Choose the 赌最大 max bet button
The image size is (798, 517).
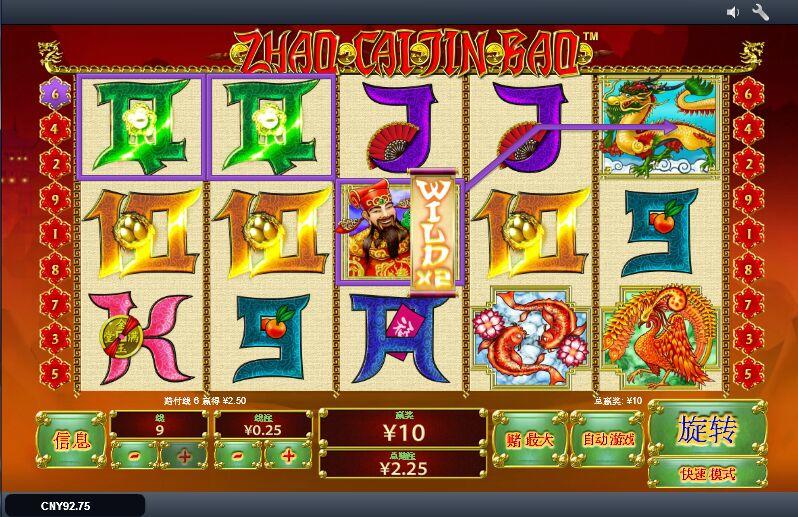tap(529, 438)
